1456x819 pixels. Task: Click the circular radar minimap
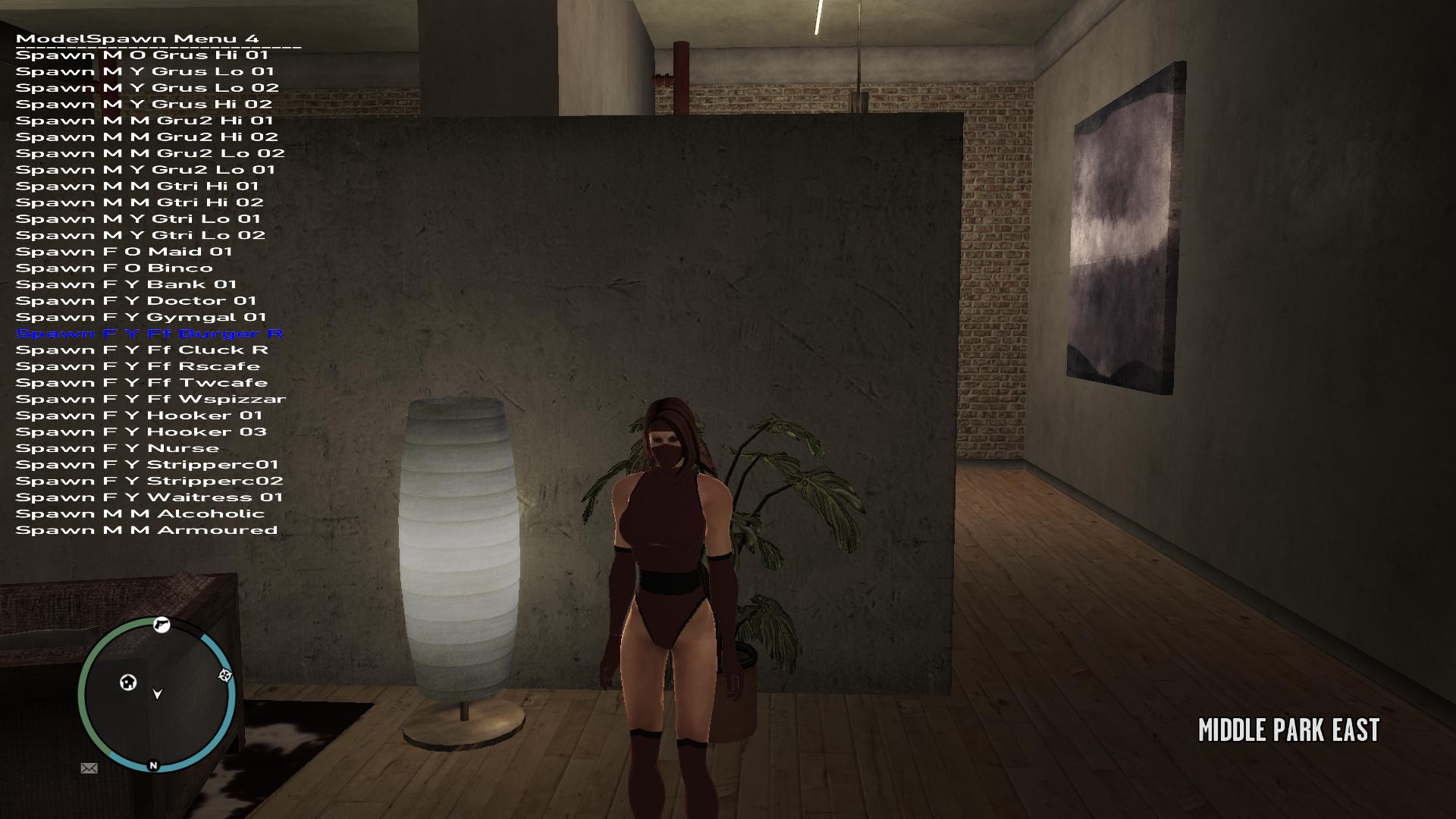[x=157, y=694]
